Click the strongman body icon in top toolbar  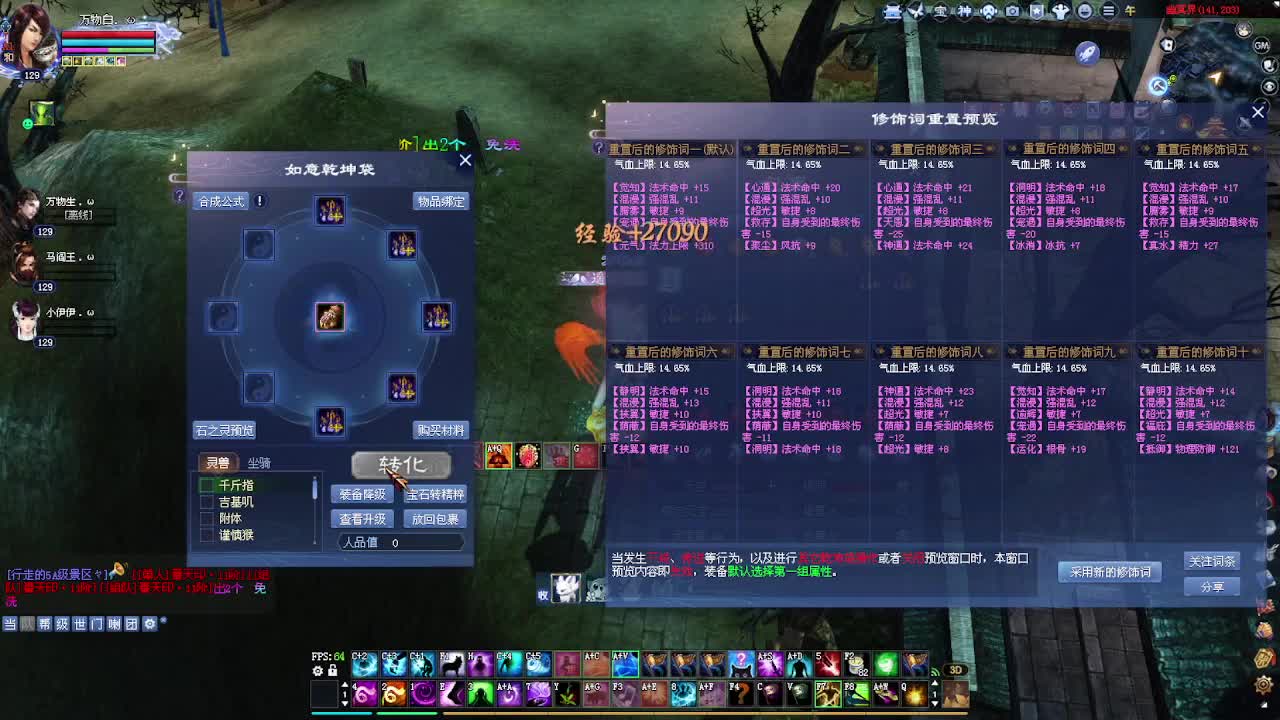pyautogui.click(x=1062, y=11)
